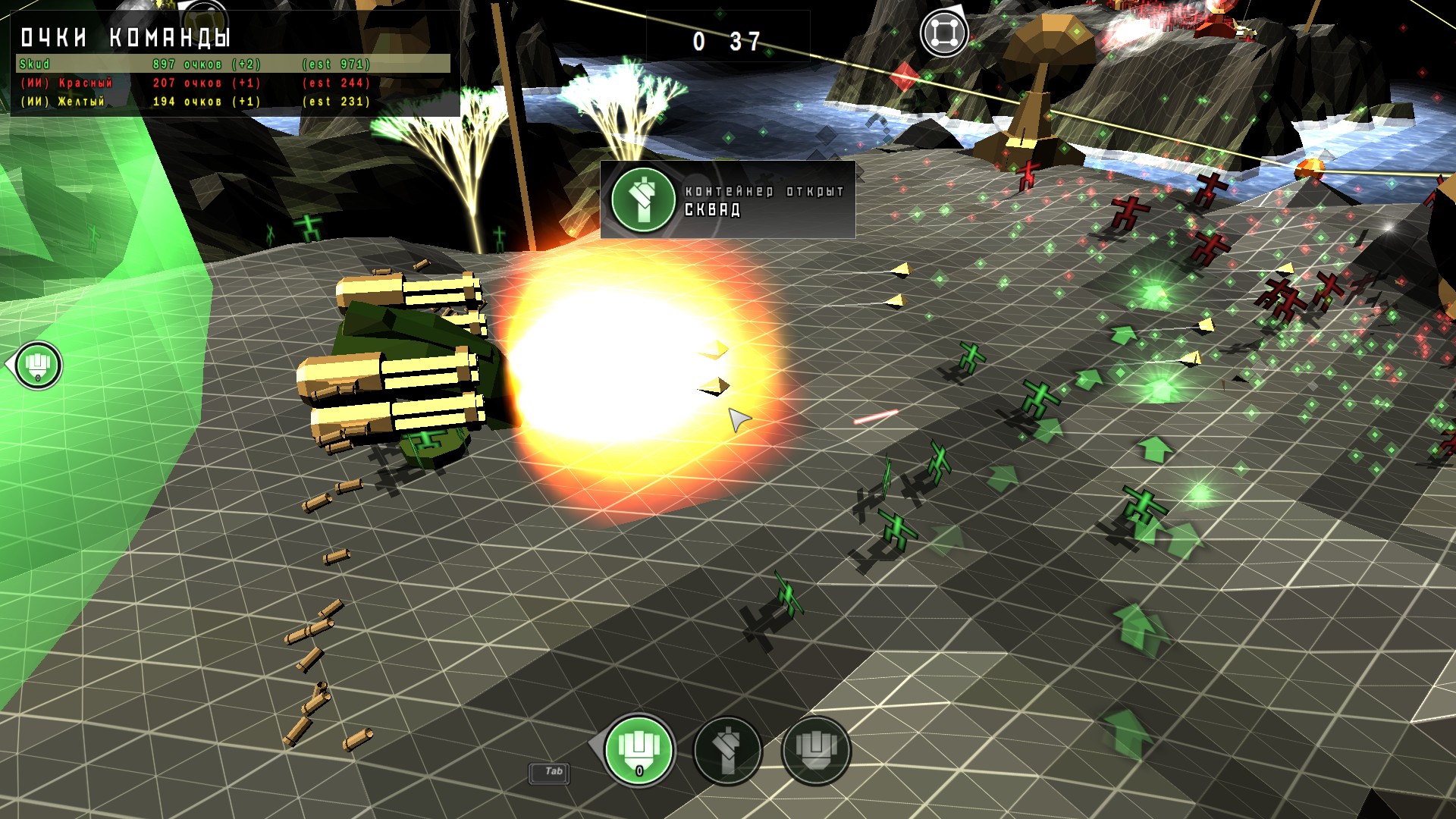Click the square formation marker icon
This screenshot has width=1456, height=819.
click(943, 33)
